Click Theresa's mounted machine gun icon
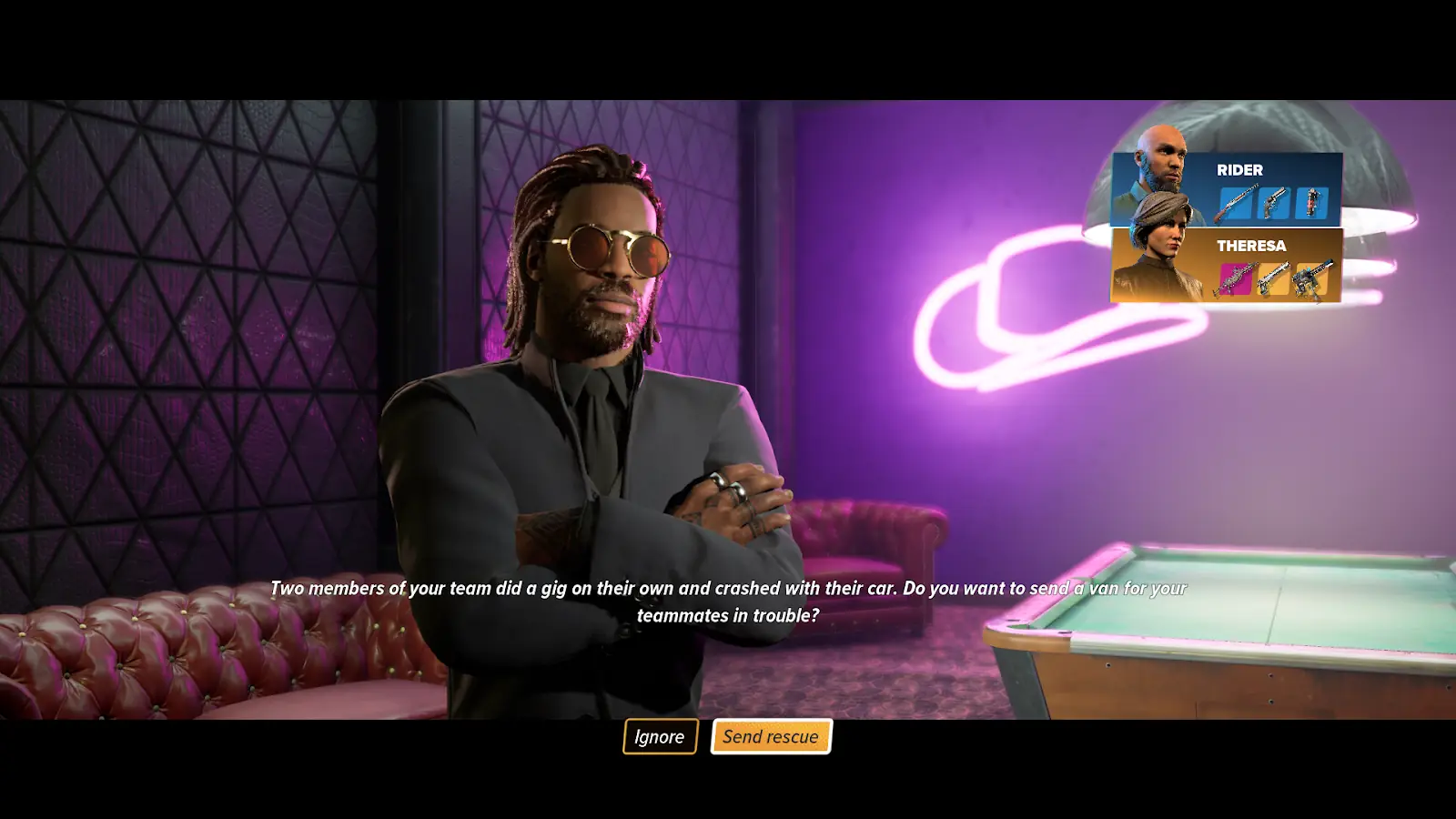The height and width of the screenshot is (819, 1456). [1311, 278]
